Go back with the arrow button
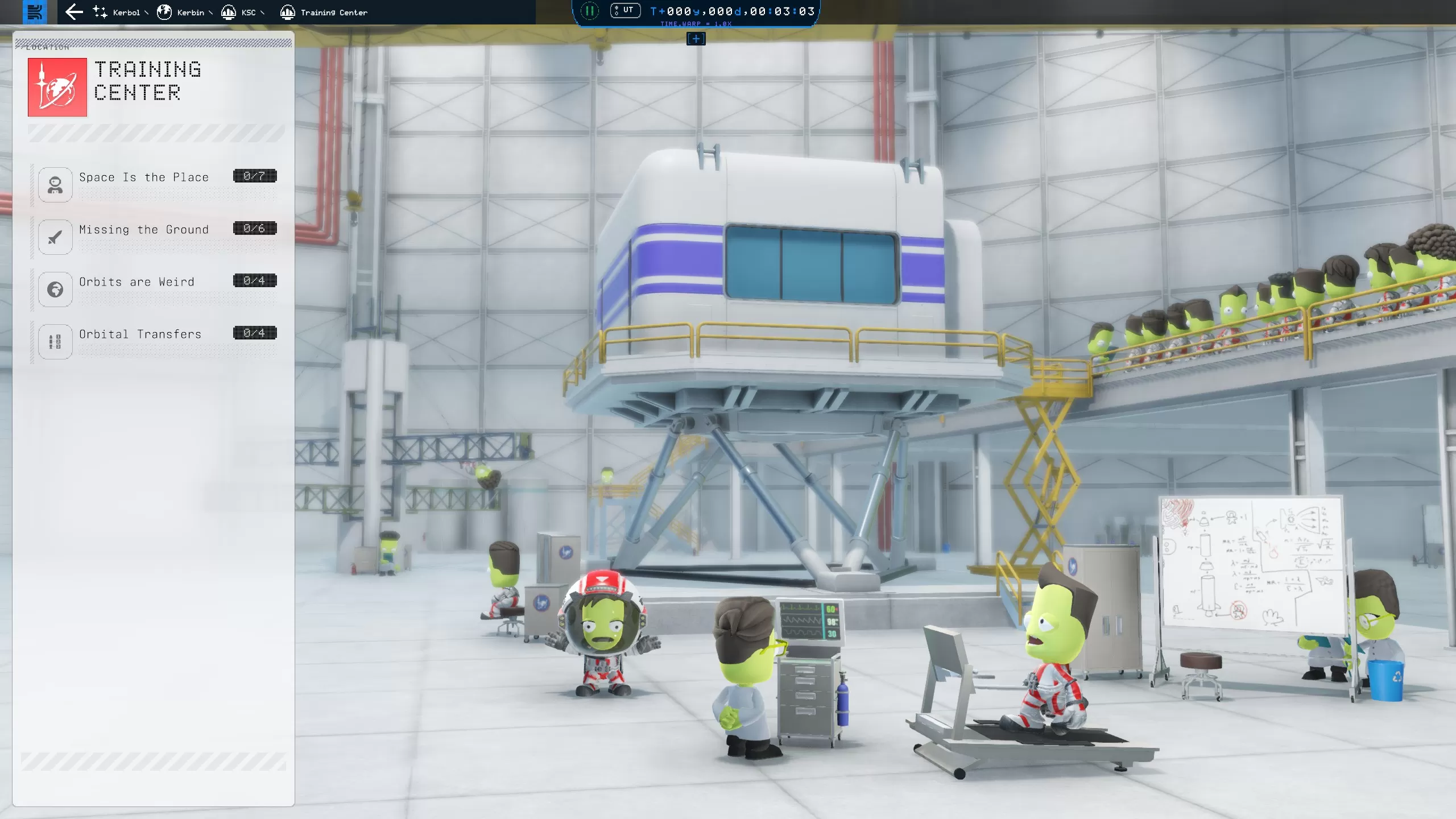This screenshot has height=819, width=1456. [x=74, y=12]
